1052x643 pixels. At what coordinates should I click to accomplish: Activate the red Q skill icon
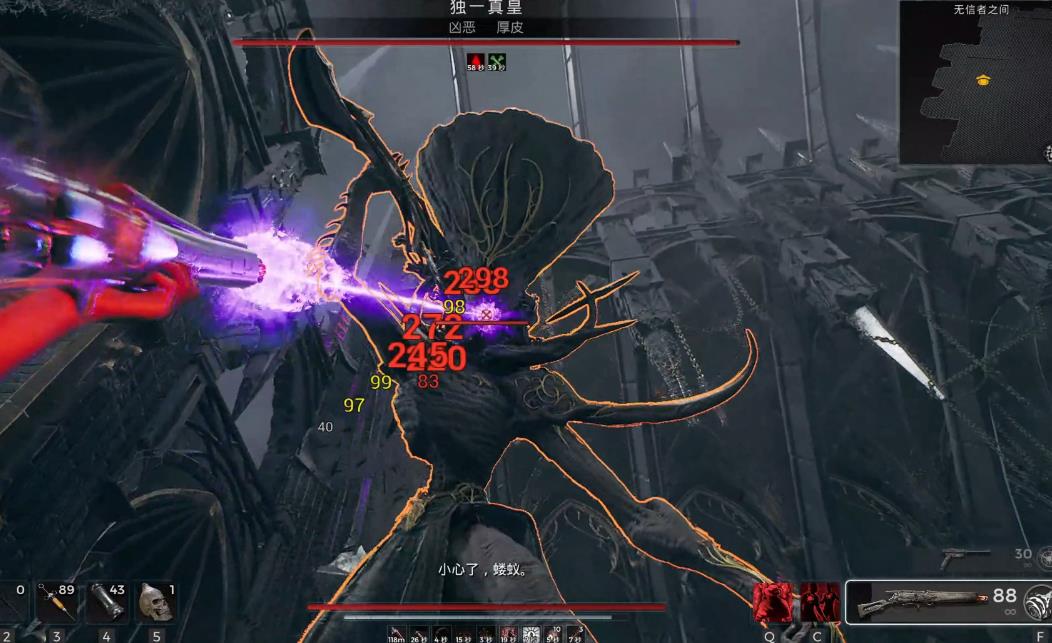pyautogui.click(x=772, y=603)
